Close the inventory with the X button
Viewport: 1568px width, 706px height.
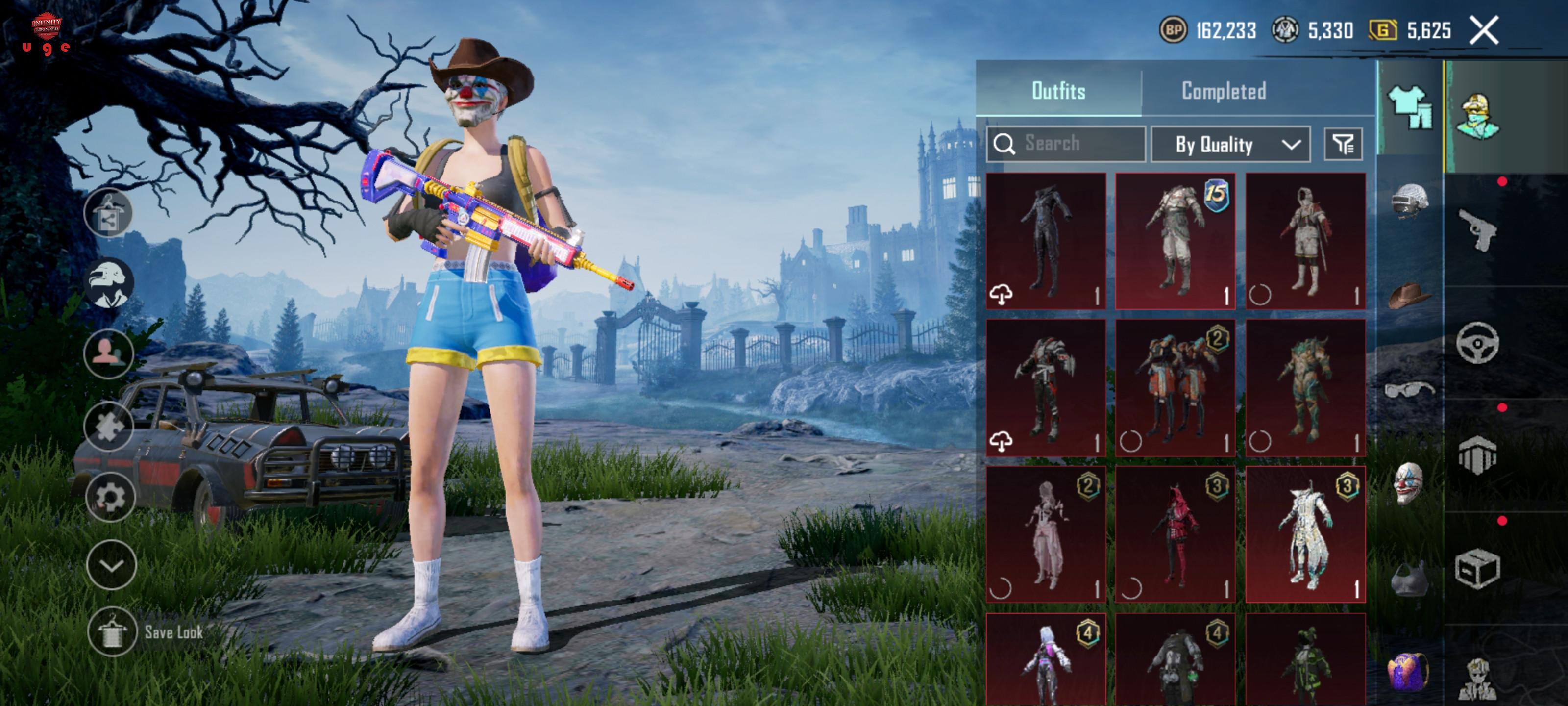tap(1483, 30)
